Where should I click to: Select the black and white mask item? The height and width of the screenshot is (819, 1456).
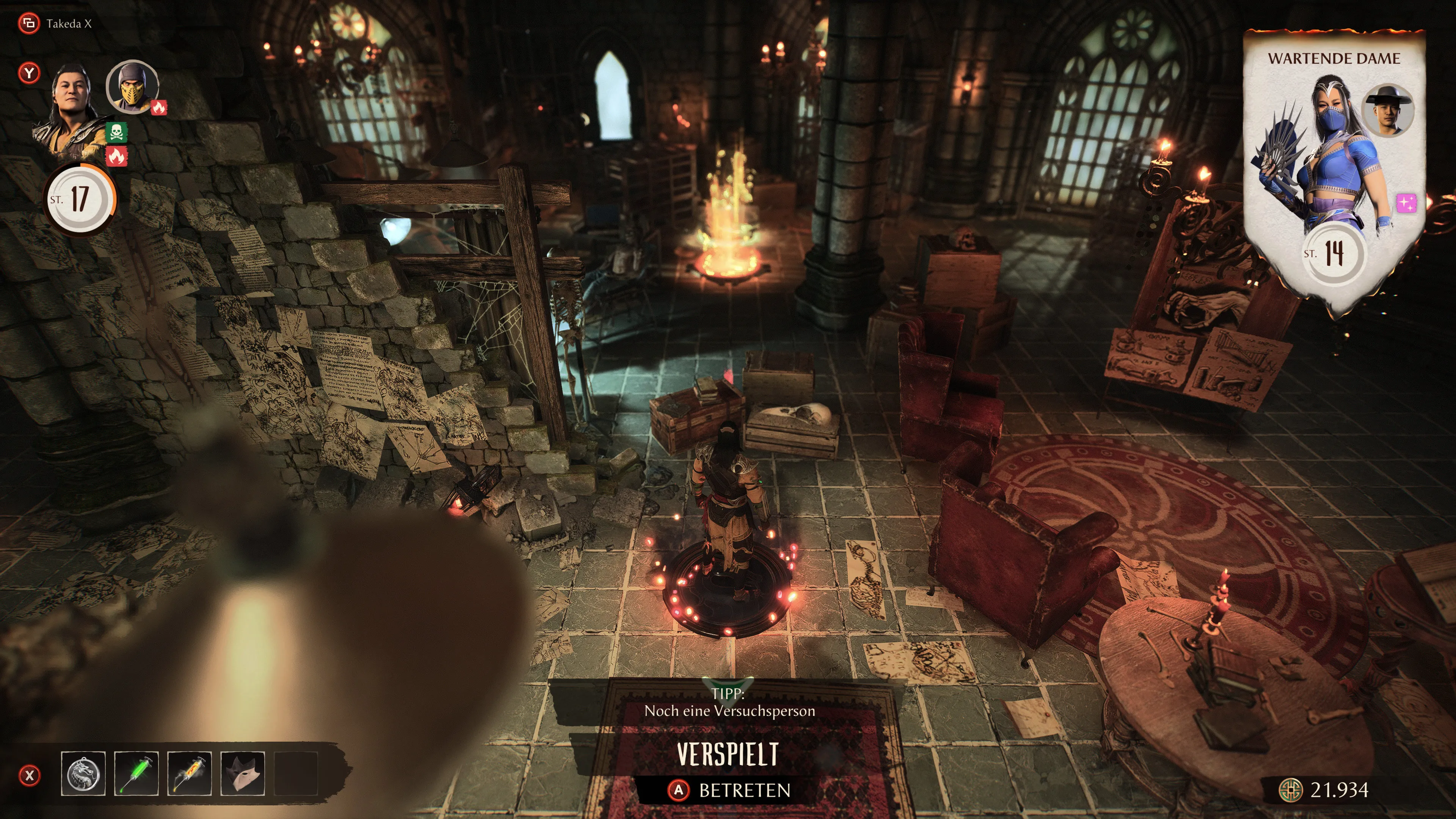click(x=243, y=773)
